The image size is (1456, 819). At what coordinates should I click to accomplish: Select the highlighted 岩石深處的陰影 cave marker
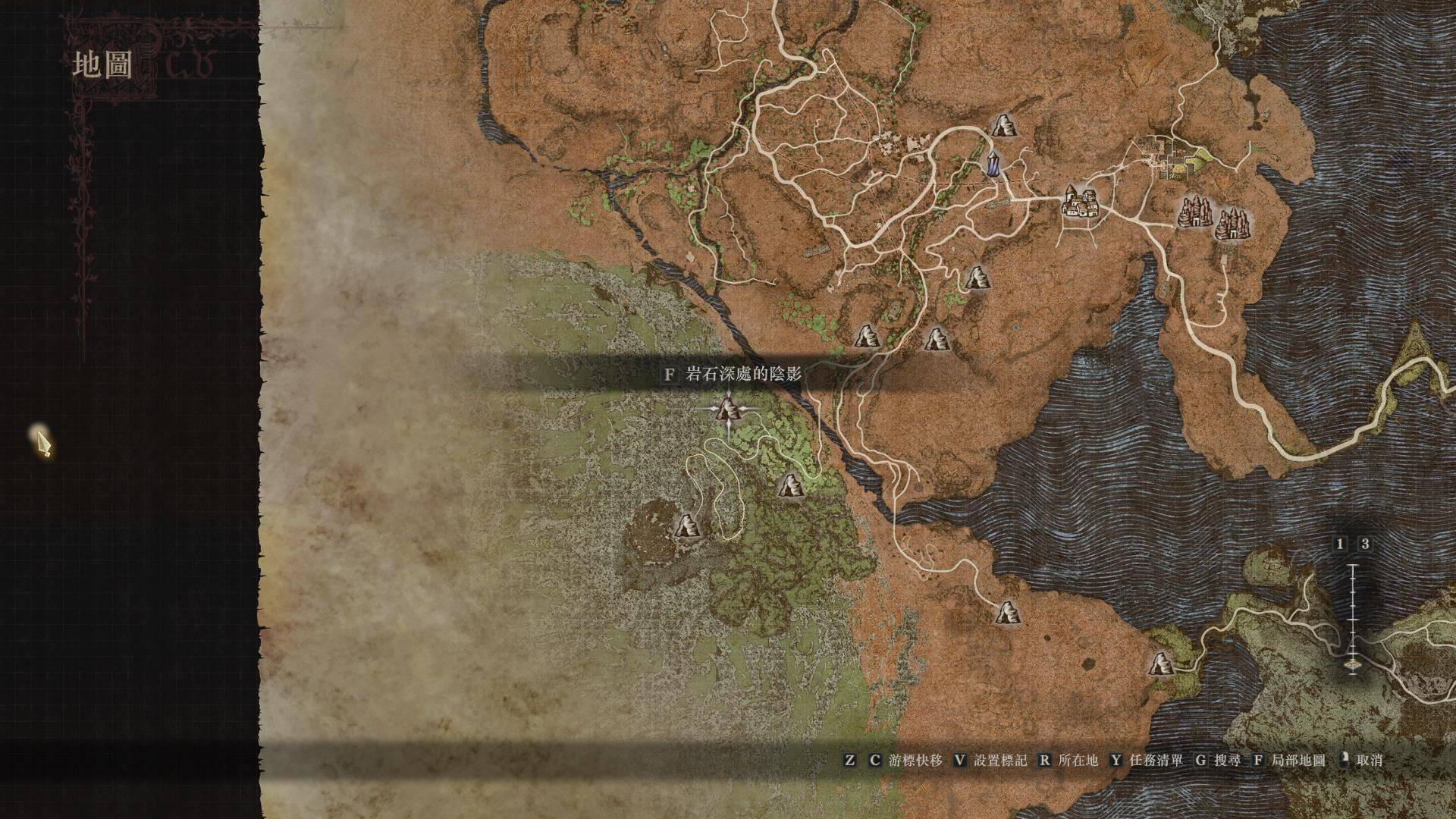point(729,411)
